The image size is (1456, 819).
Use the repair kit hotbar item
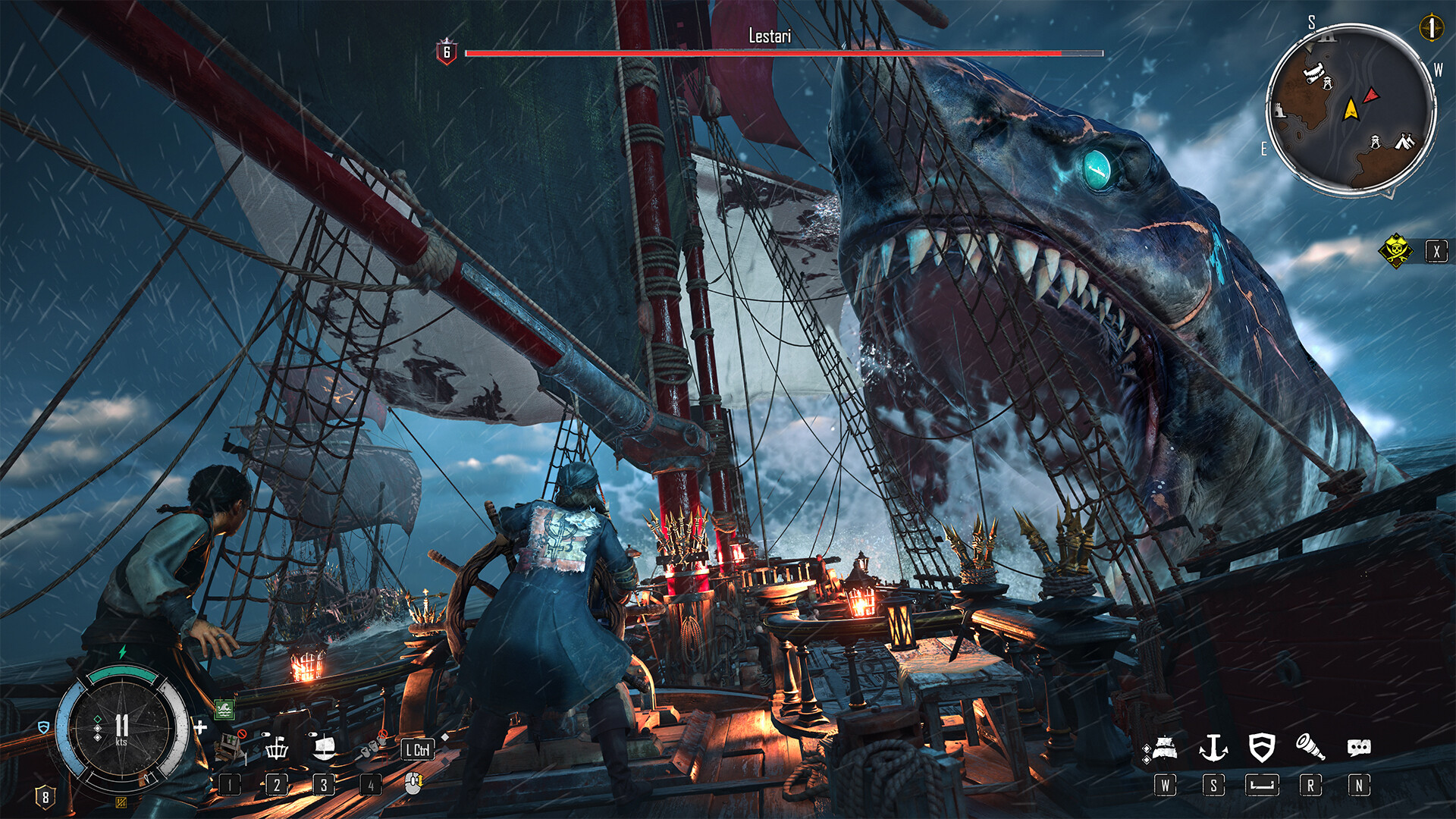228,748
